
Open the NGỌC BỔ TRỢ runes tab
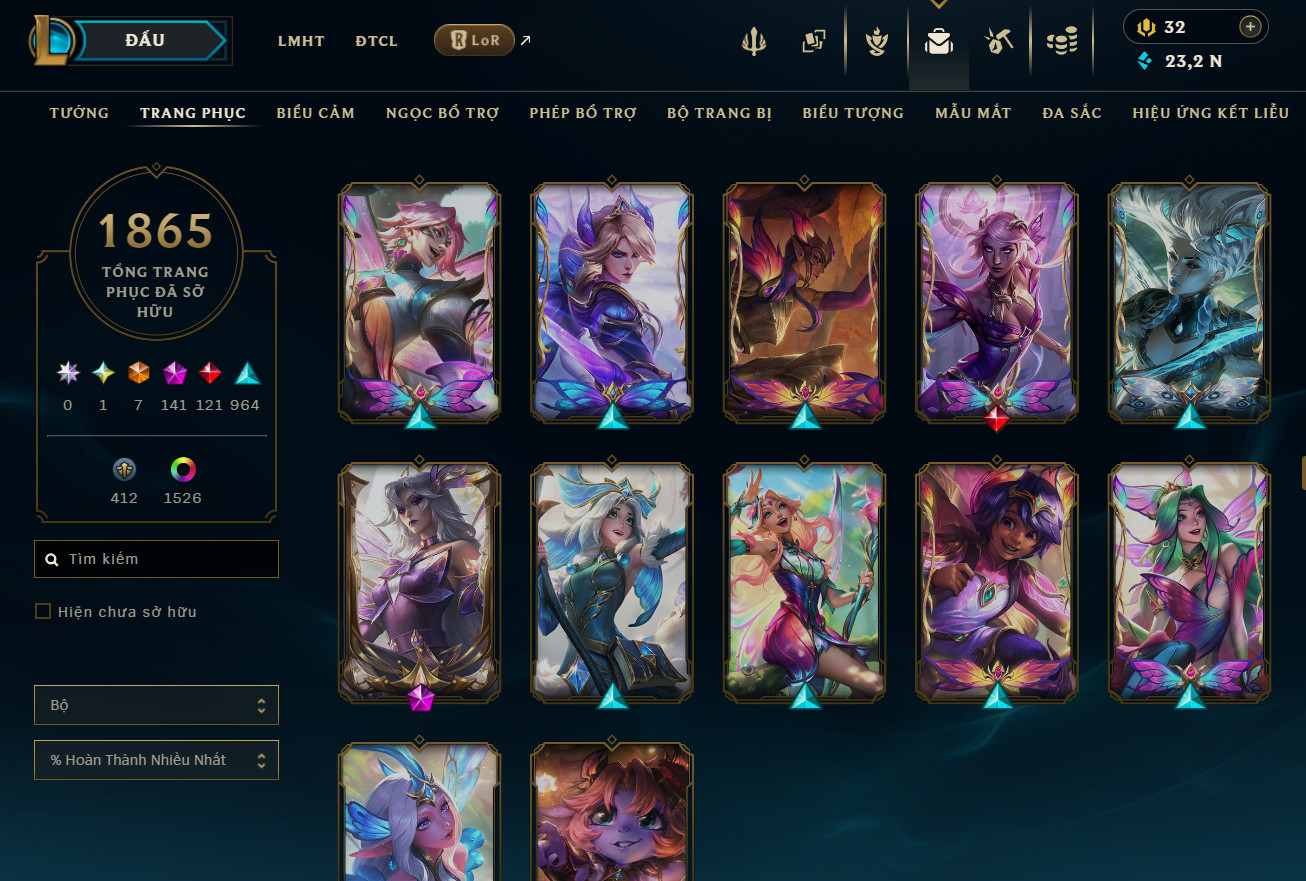pyautogui.click(x=442, y=113)
